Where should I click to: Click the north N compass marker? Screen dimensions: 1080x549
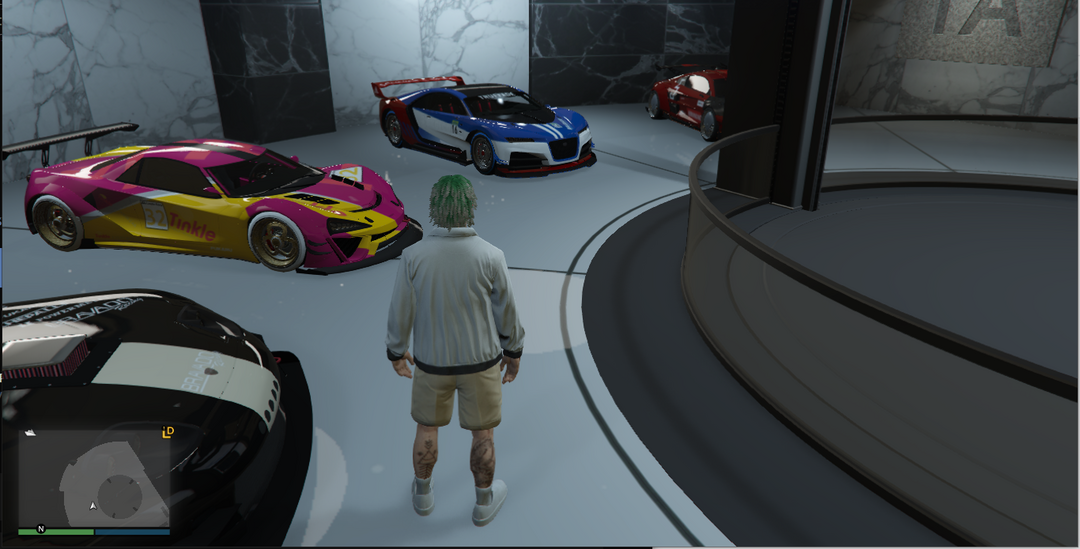click(41, 527)
